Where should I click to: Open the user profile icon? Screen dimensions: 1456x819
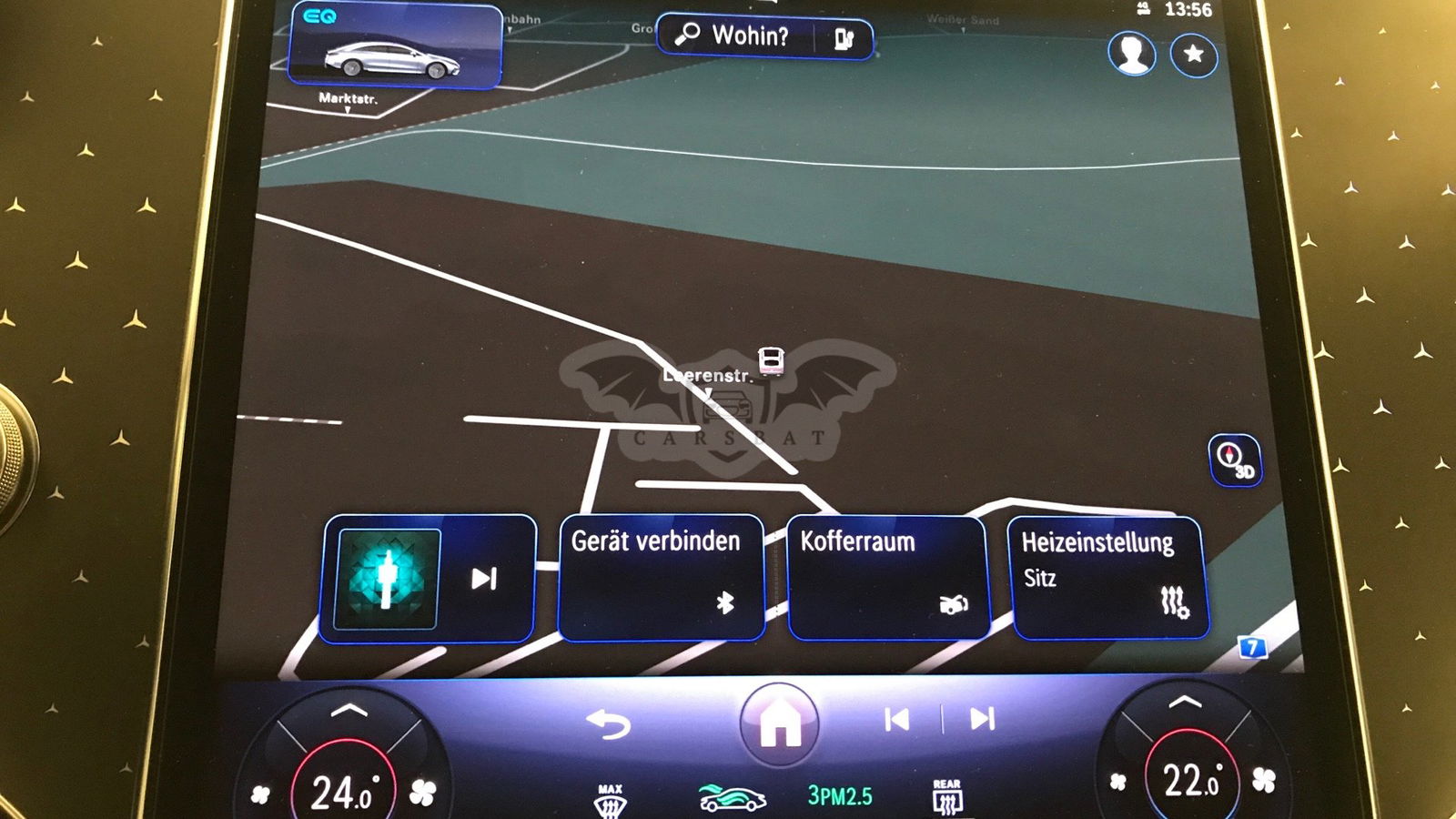pos(1131,54)
